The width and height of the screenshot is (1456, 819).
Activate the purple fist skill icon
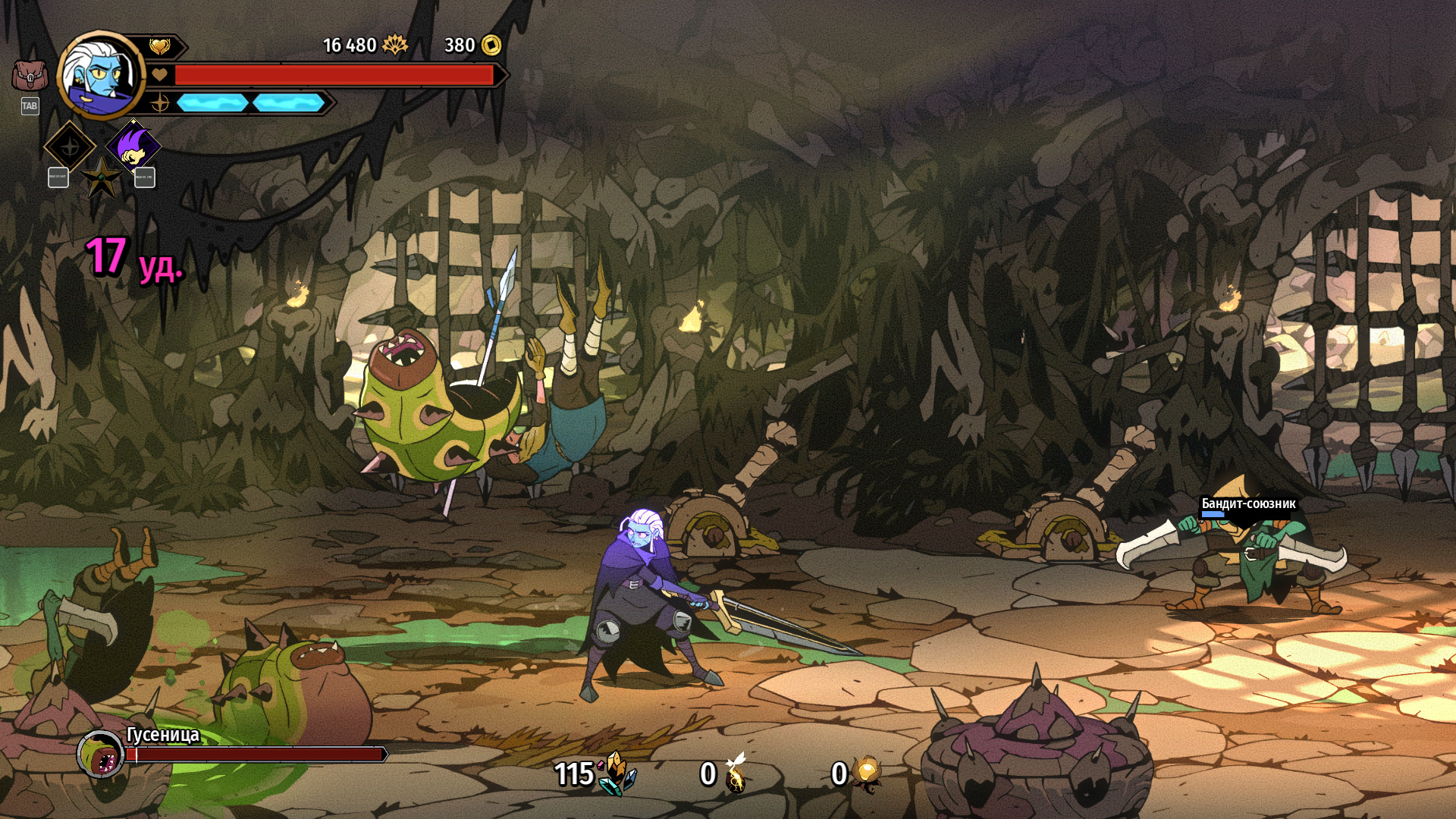(133, 146)
